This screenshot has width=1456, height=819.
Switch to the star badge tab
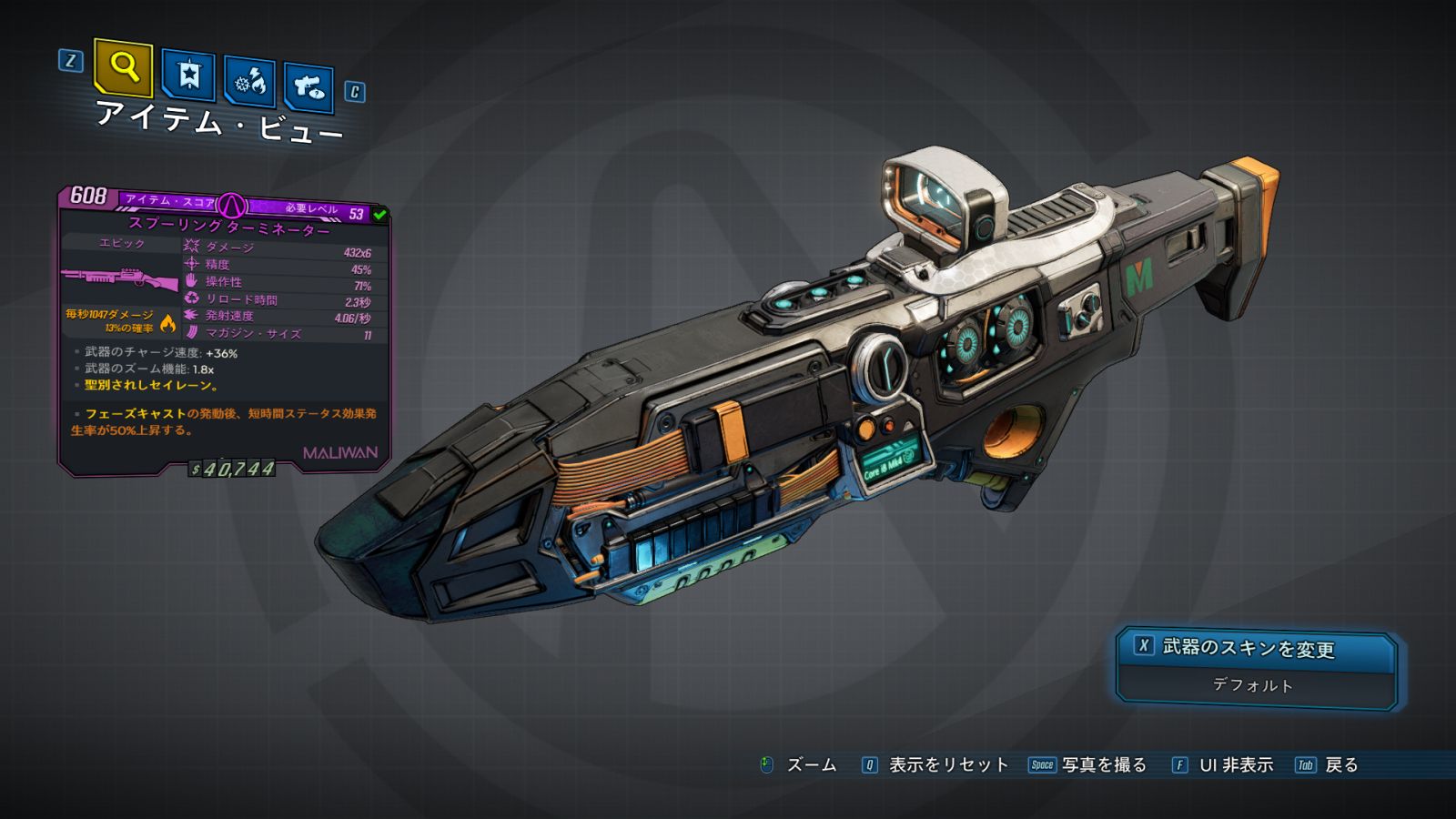pyautogui.click(x=188, y=75)
